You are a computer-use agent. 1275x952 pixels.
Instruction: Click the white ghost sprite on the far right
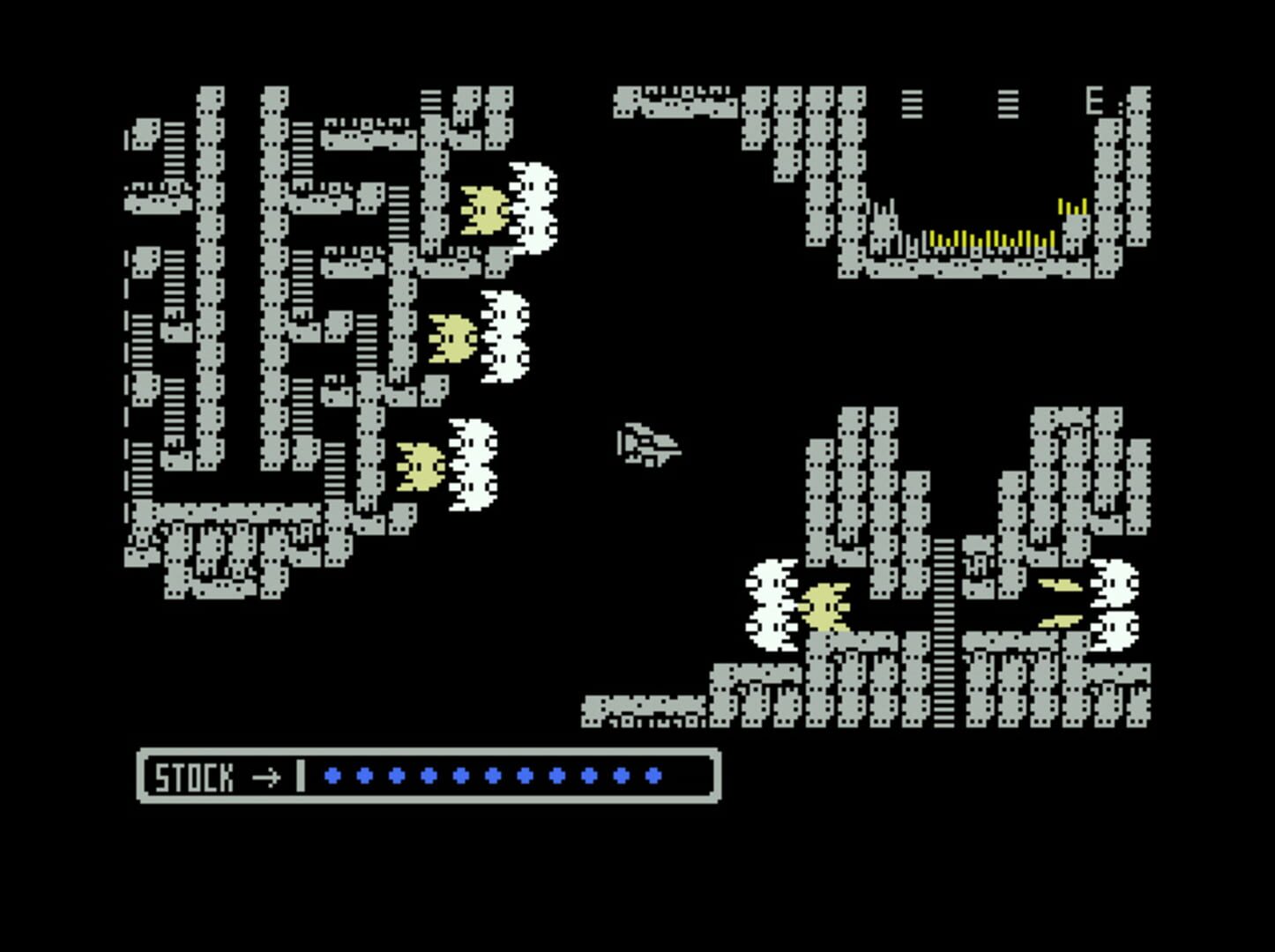click(1115, 604)
